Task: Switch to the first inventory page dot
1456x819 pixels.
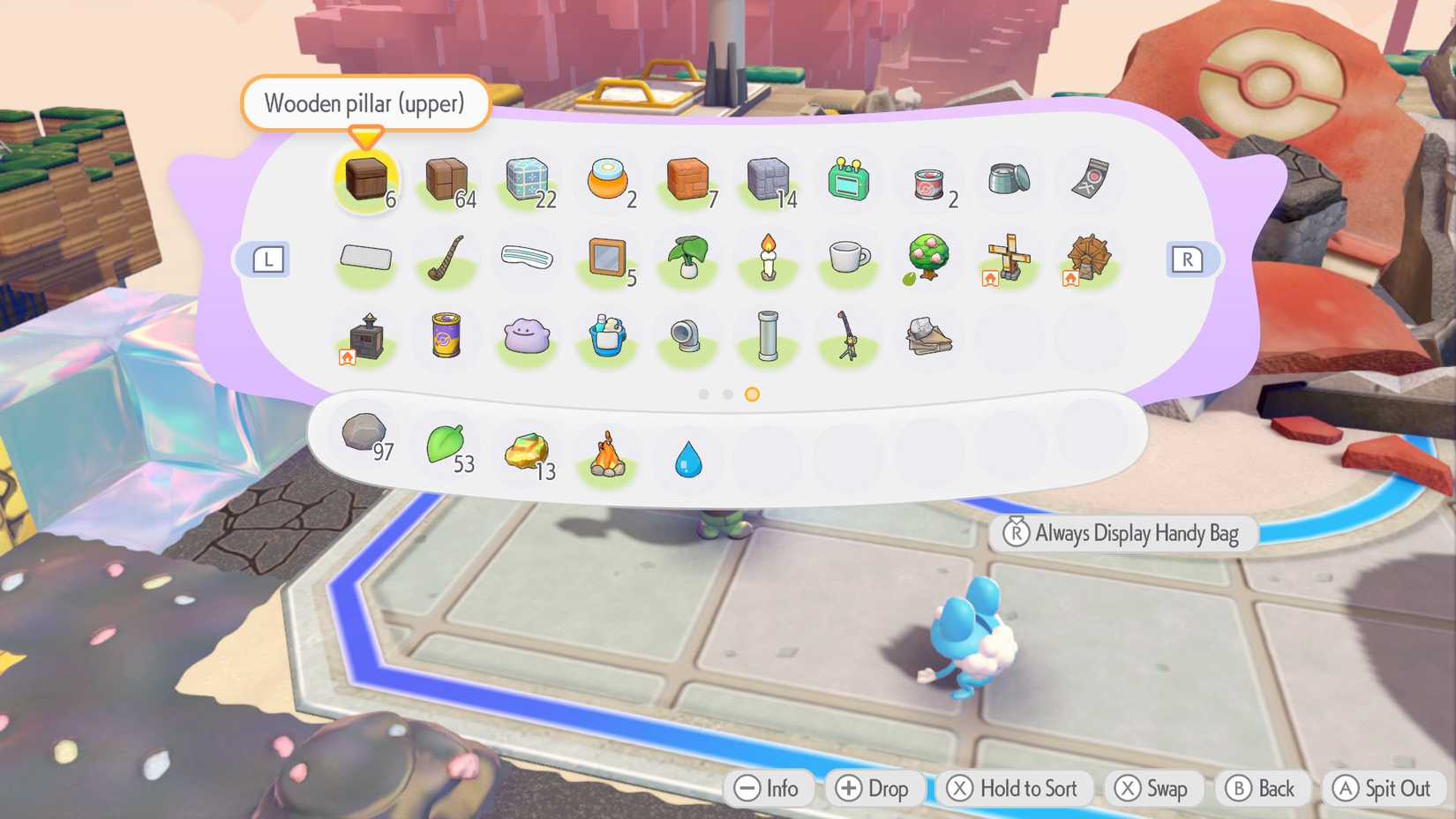Action: click(702, 394)
